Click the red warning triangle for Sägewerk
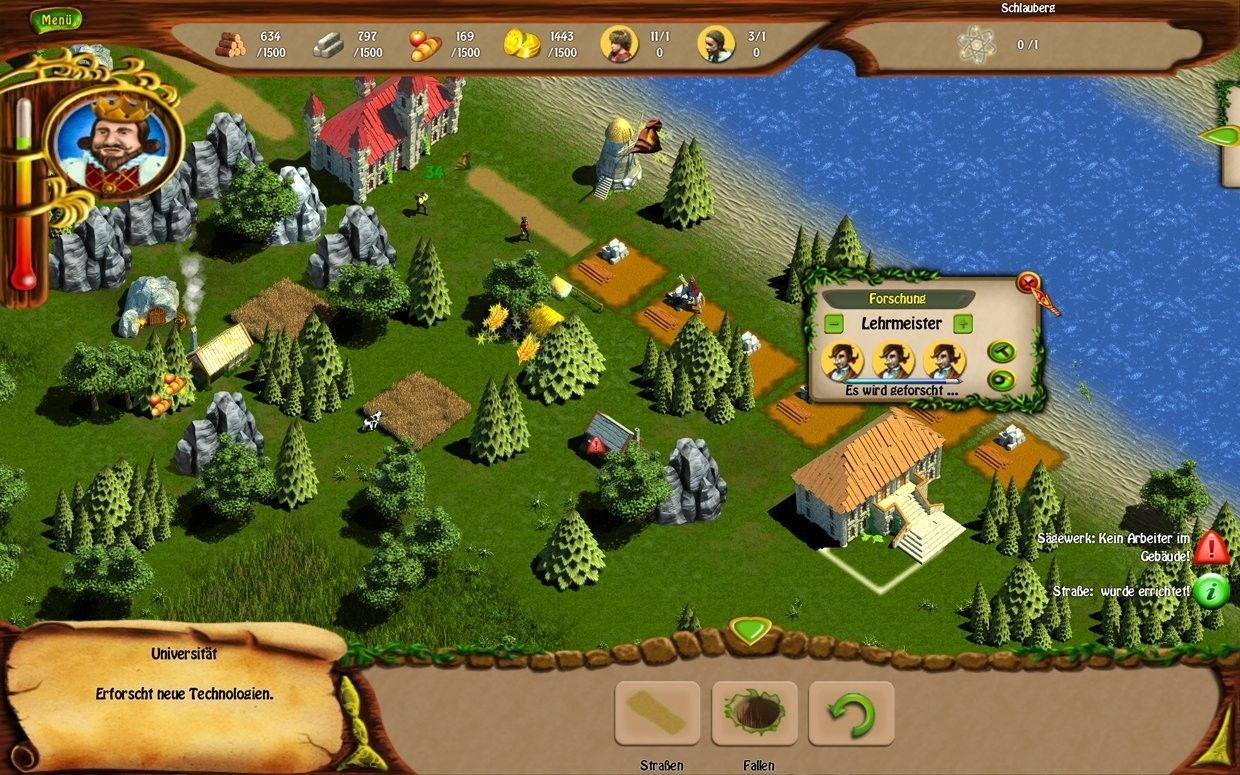The width and height of the screenshot is (1240, 775). (x=1211, y=547)
